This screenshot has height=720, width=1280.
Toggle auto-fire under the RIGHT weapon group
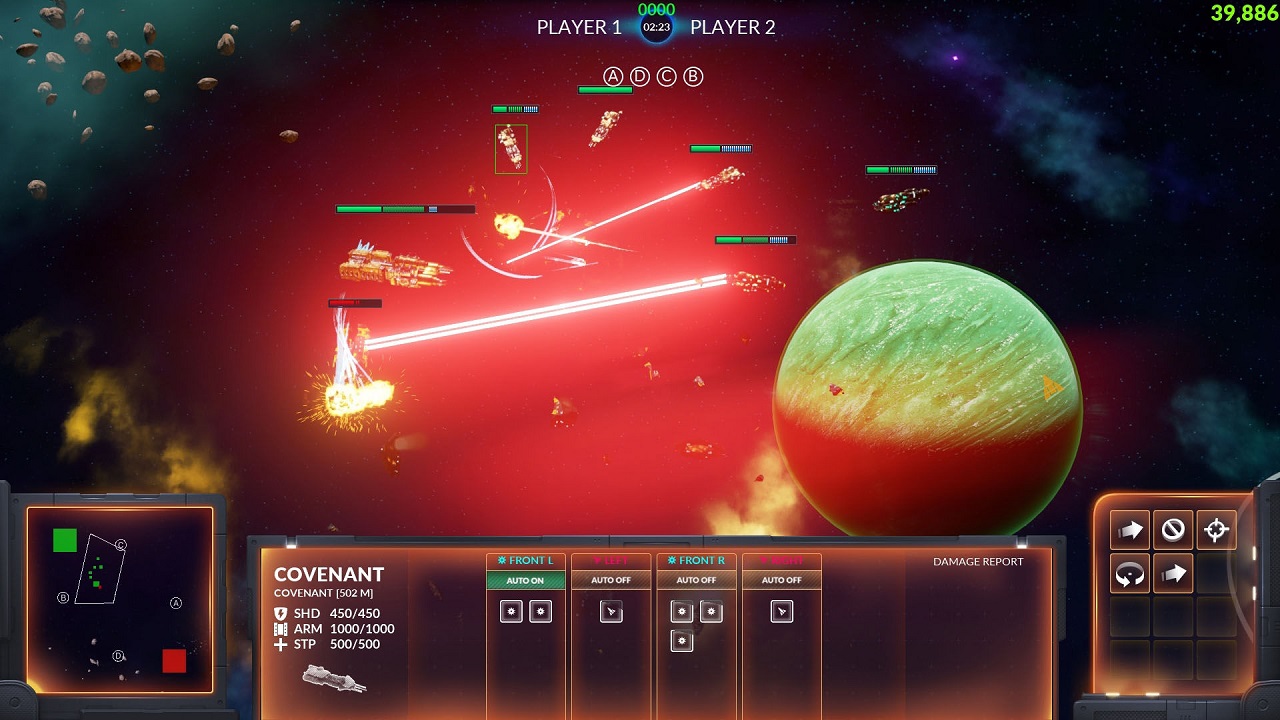click(x=781, y=580)
